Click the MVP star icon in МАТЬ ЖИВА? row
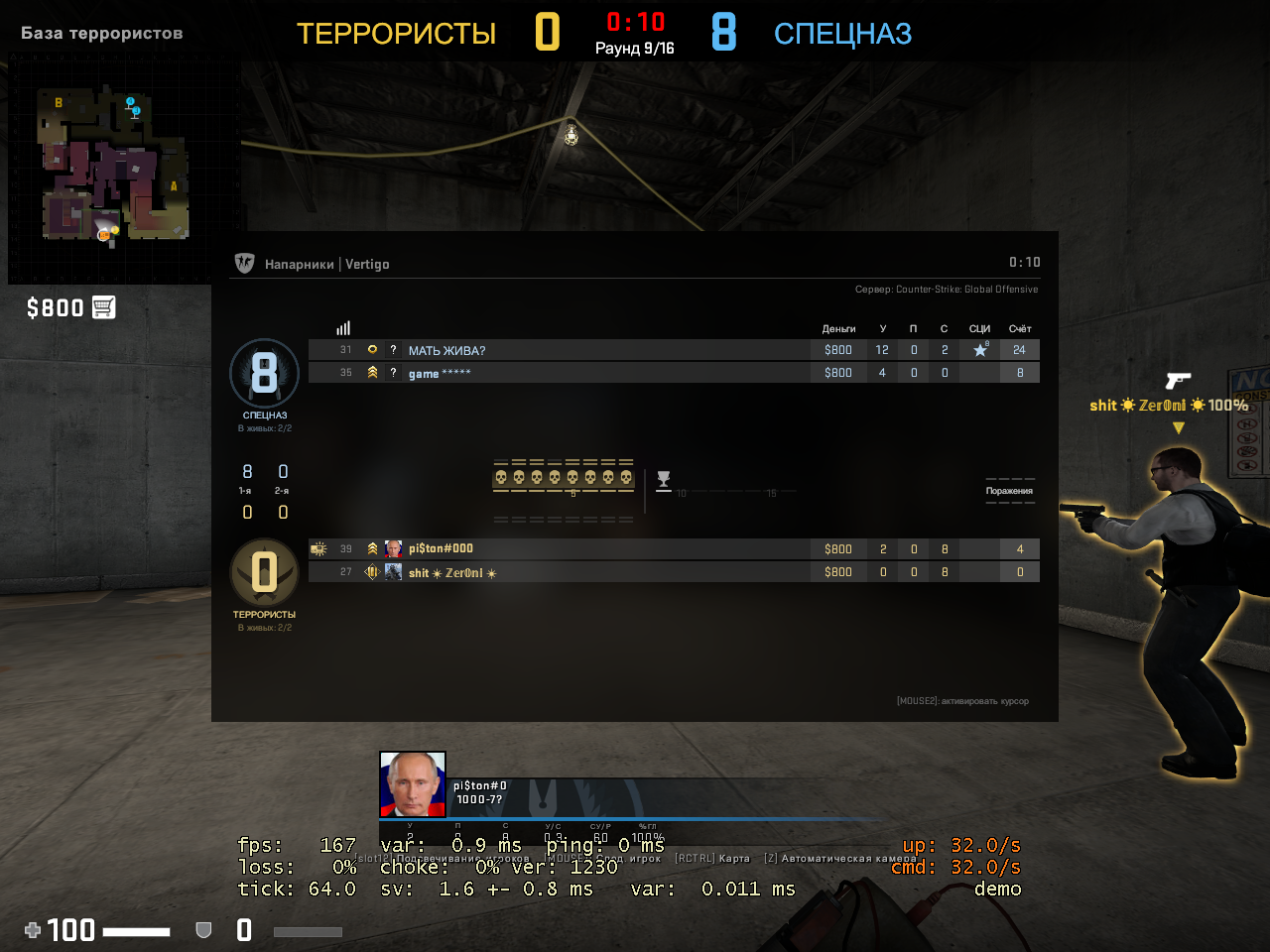Viewport: 1270px width, 952px height. click(979, 349)
